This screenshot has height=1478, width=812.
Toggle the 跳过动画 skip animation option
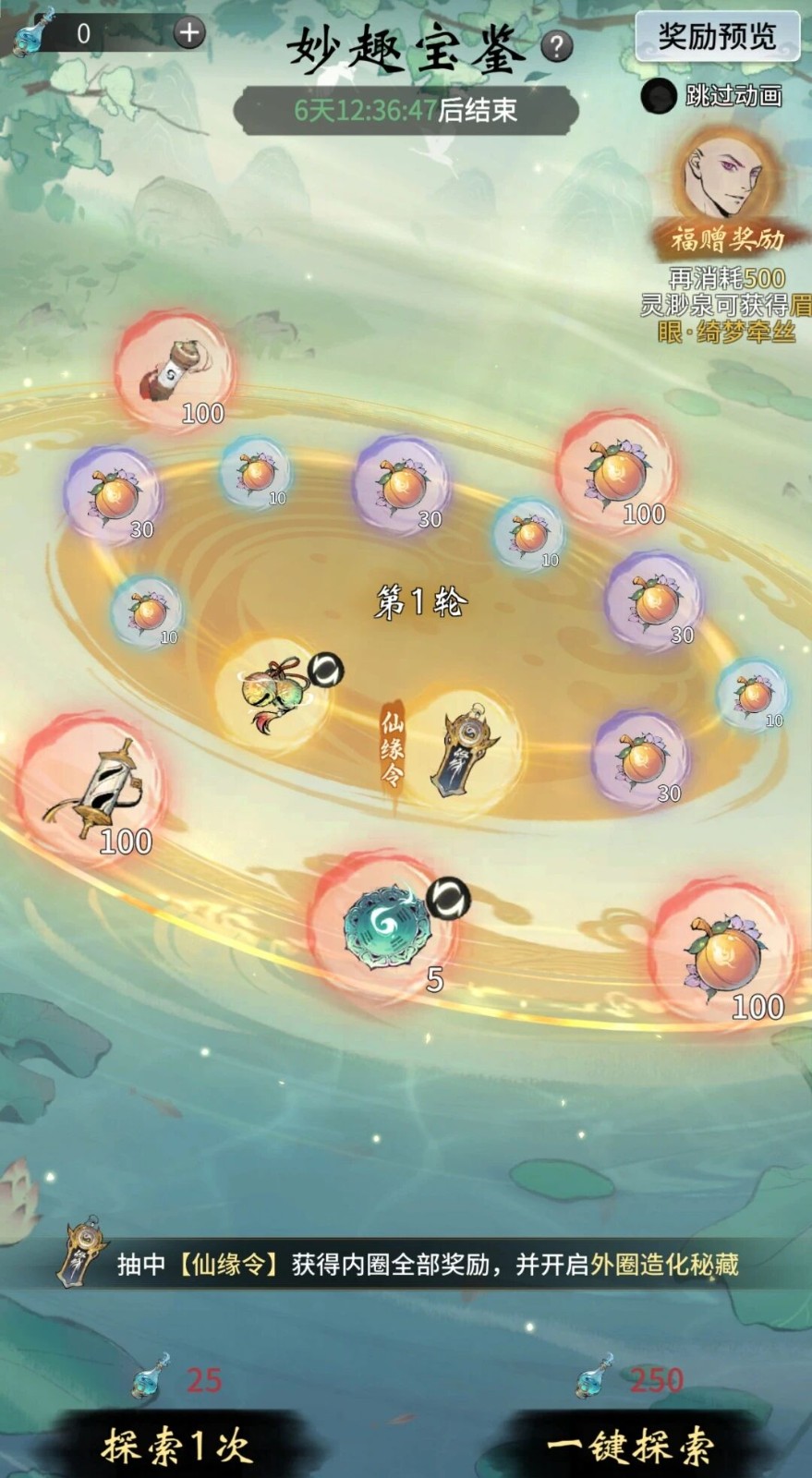point(658,96)
